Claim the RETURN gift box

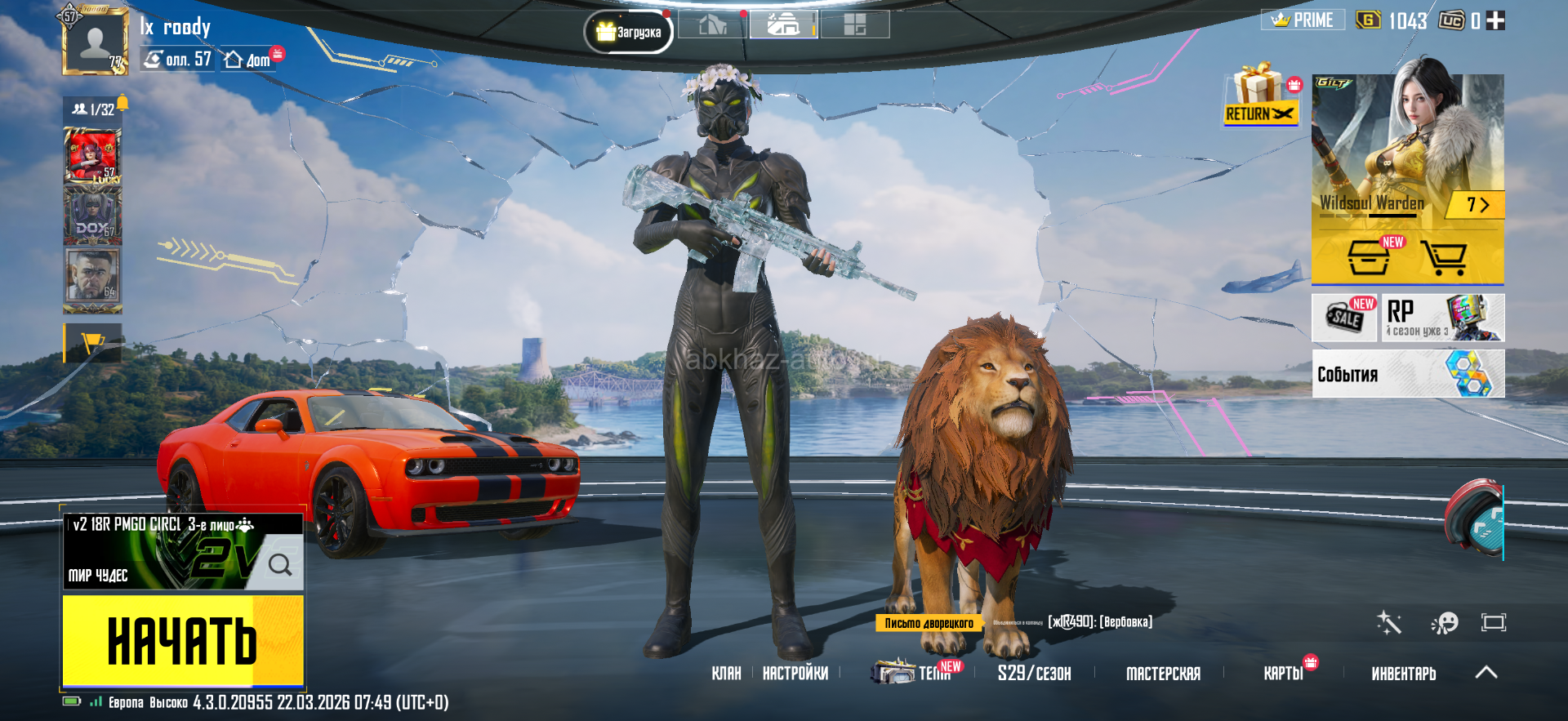(1260, 96)
